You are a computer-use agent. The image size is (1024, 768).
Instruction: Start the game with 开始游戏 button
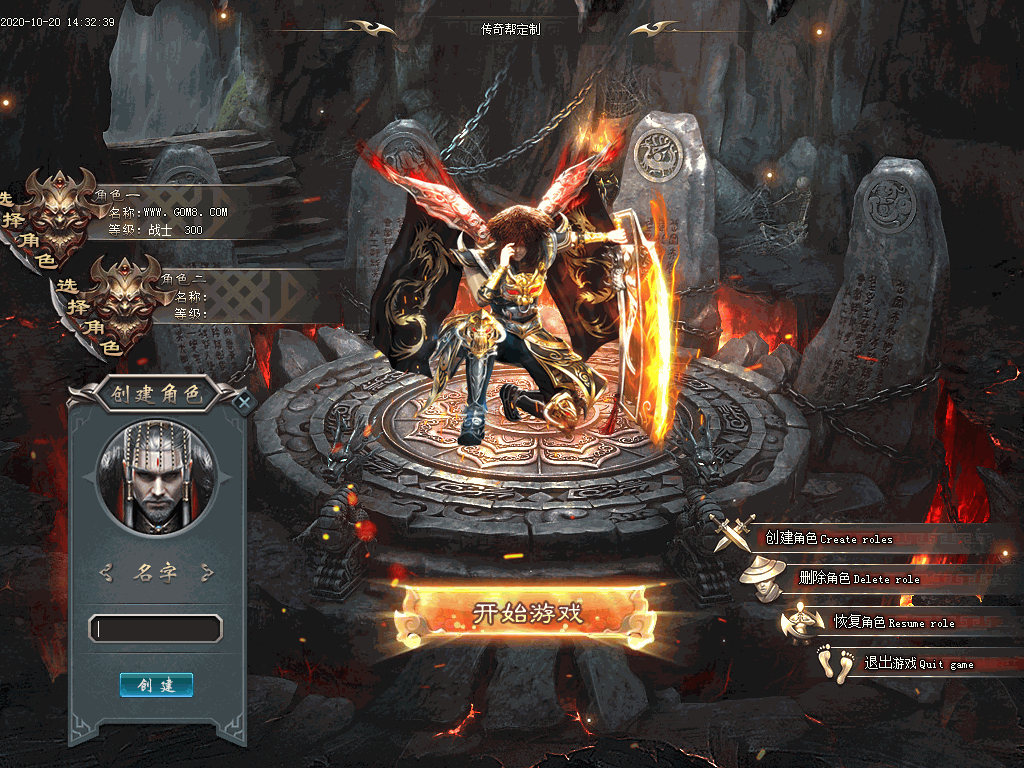click(527, 613)
